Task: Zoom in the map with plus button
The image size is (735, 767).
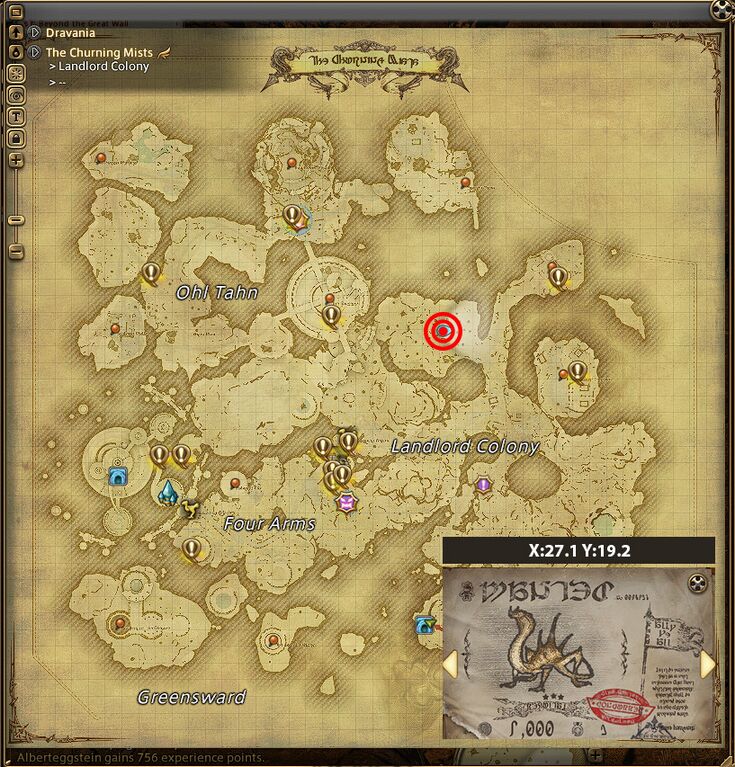Action: point(16,160)
